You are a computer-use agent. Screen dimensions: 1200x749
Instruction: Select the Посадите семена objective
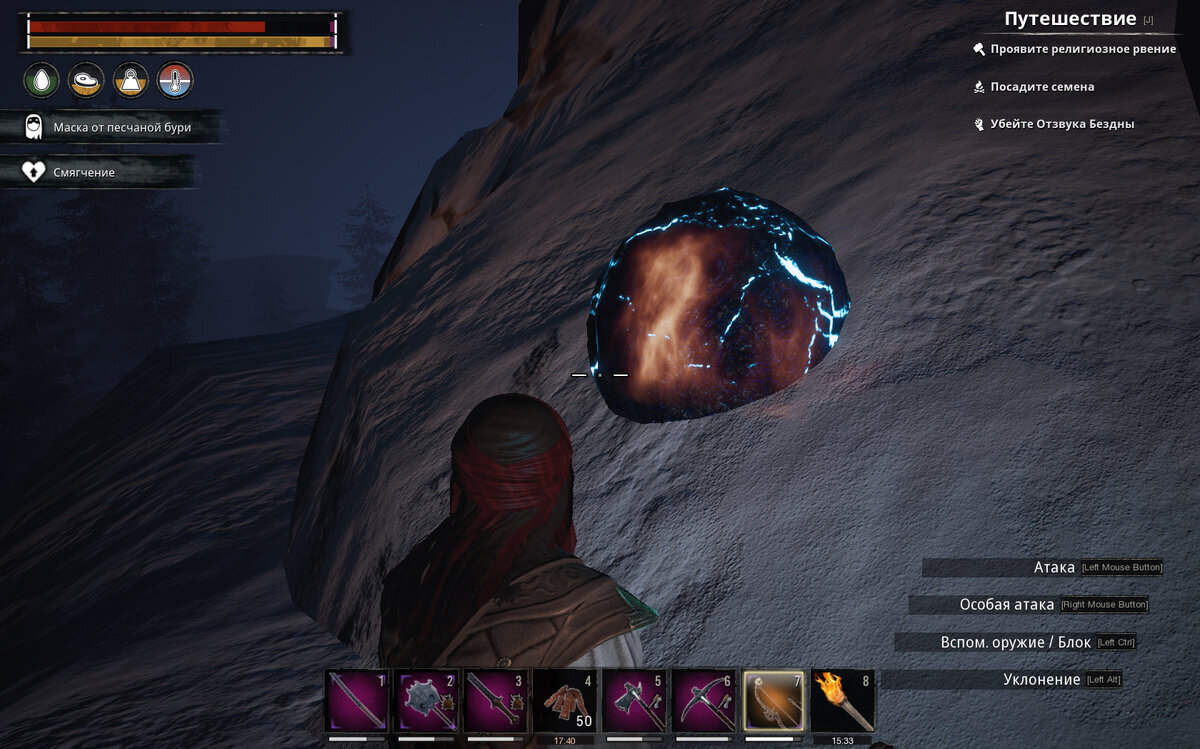click(x=1042, y=87)
